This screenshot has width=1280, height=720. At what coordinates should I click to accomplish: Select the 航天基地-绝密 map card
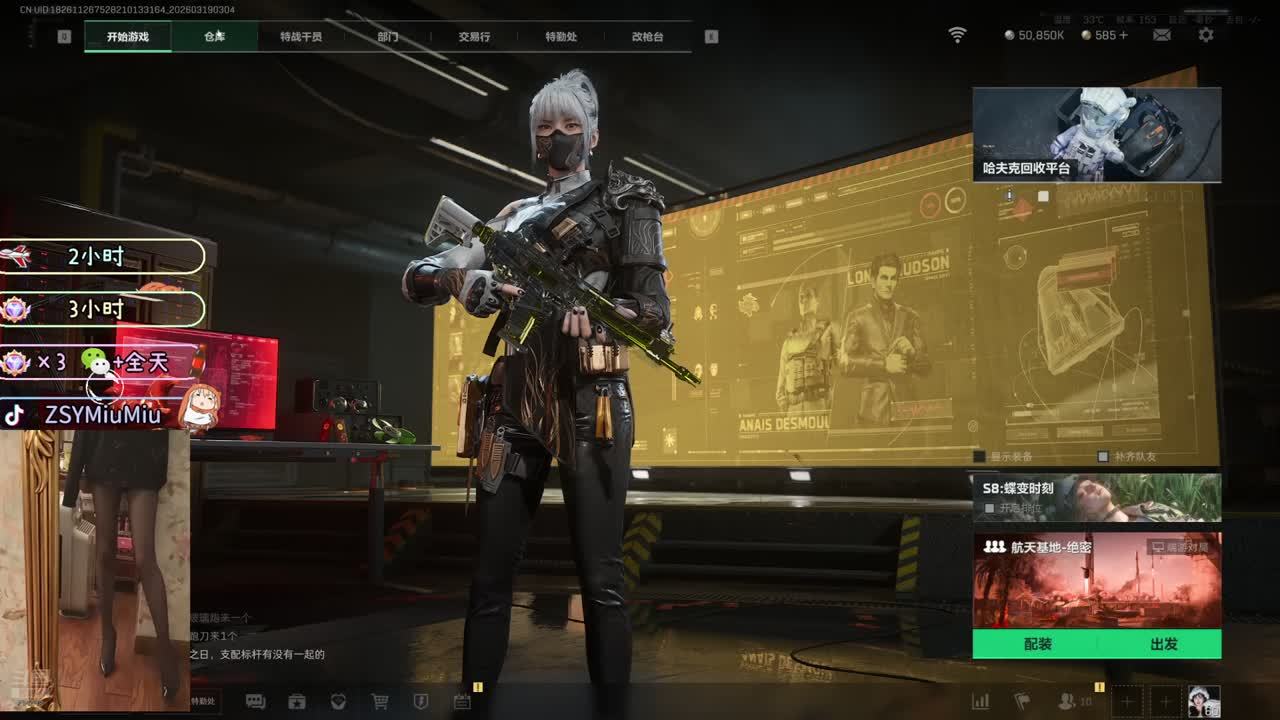click(x=1096, y=580)
